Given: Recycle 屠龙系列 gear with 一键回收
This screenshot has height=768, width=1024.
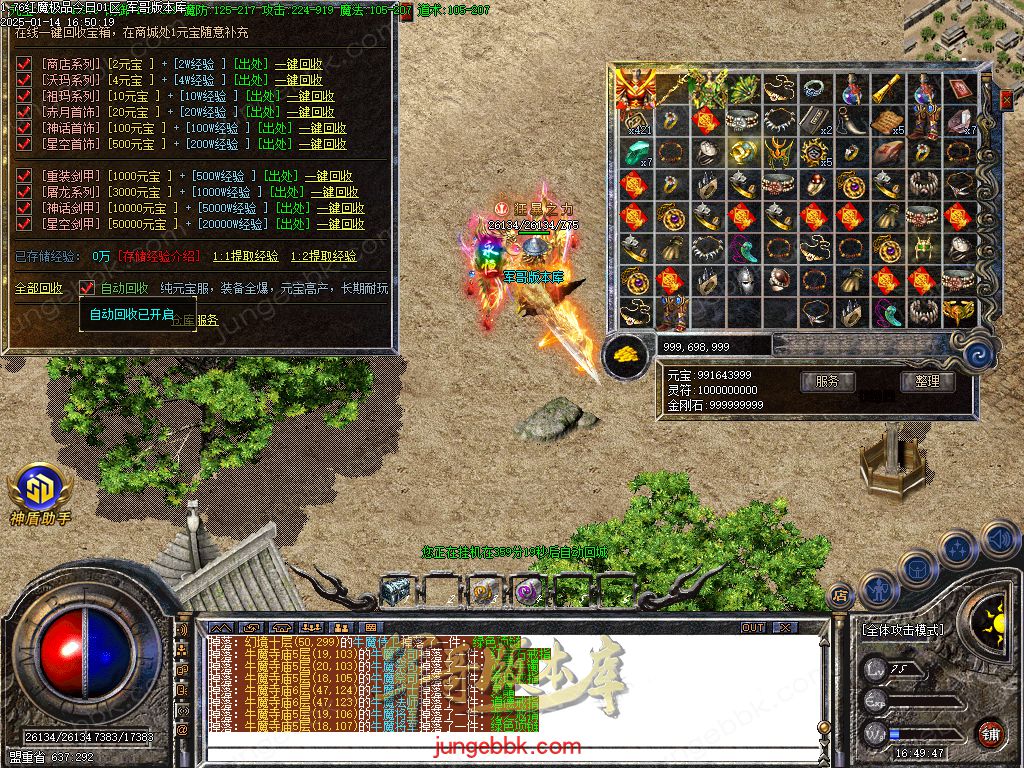Looking at the screenshot, I should pyautogui.click(x=334, y=192).
